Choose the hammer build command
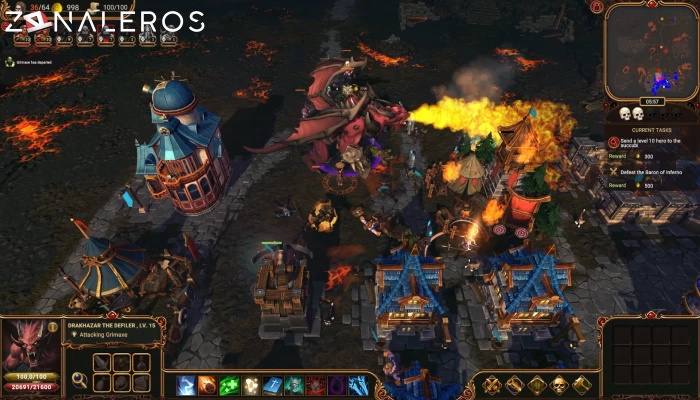700x400 pixels. click(514, 384)
